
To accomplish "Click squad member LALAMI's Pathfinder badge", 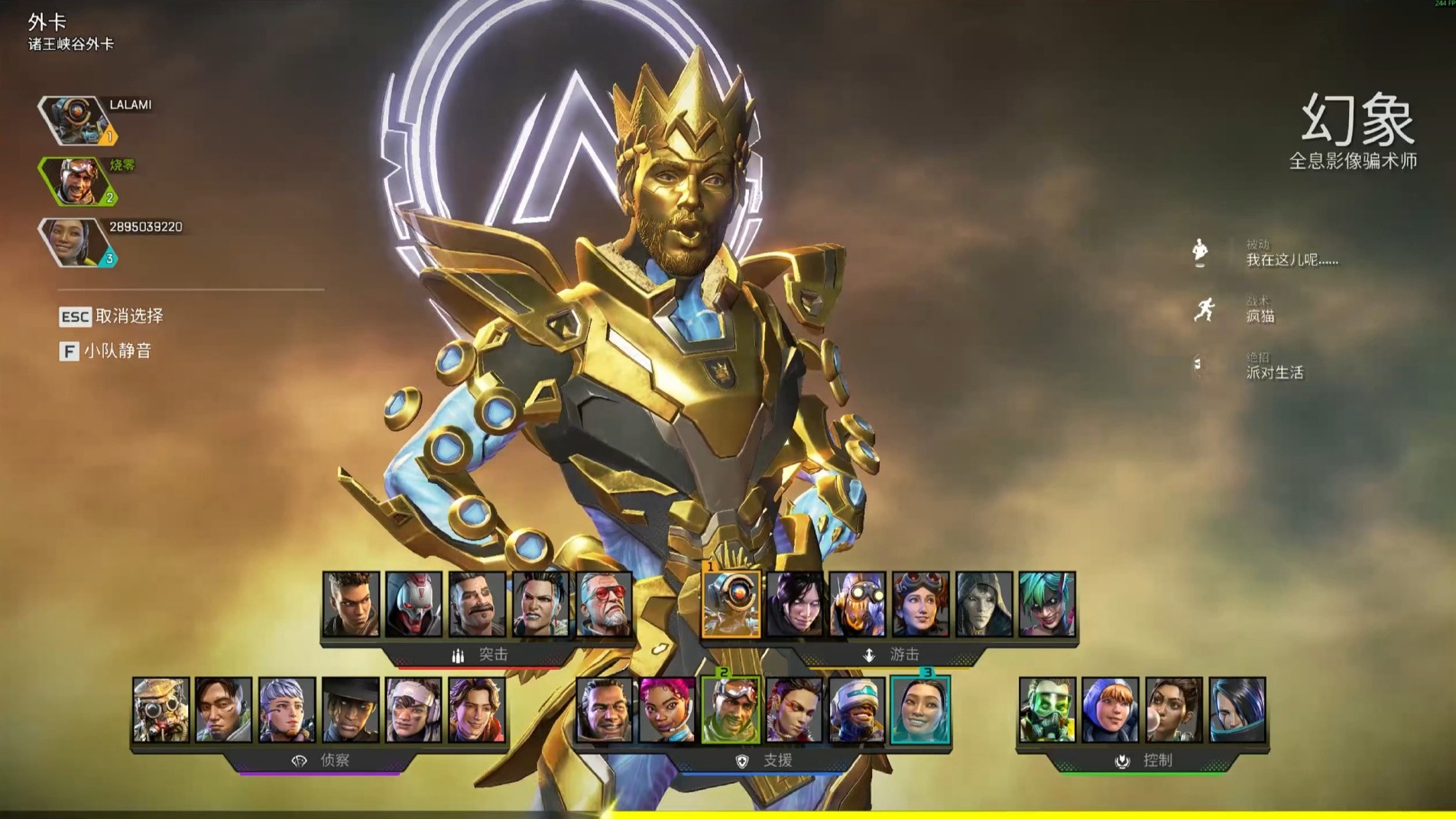I will click(x=74, y=120).
